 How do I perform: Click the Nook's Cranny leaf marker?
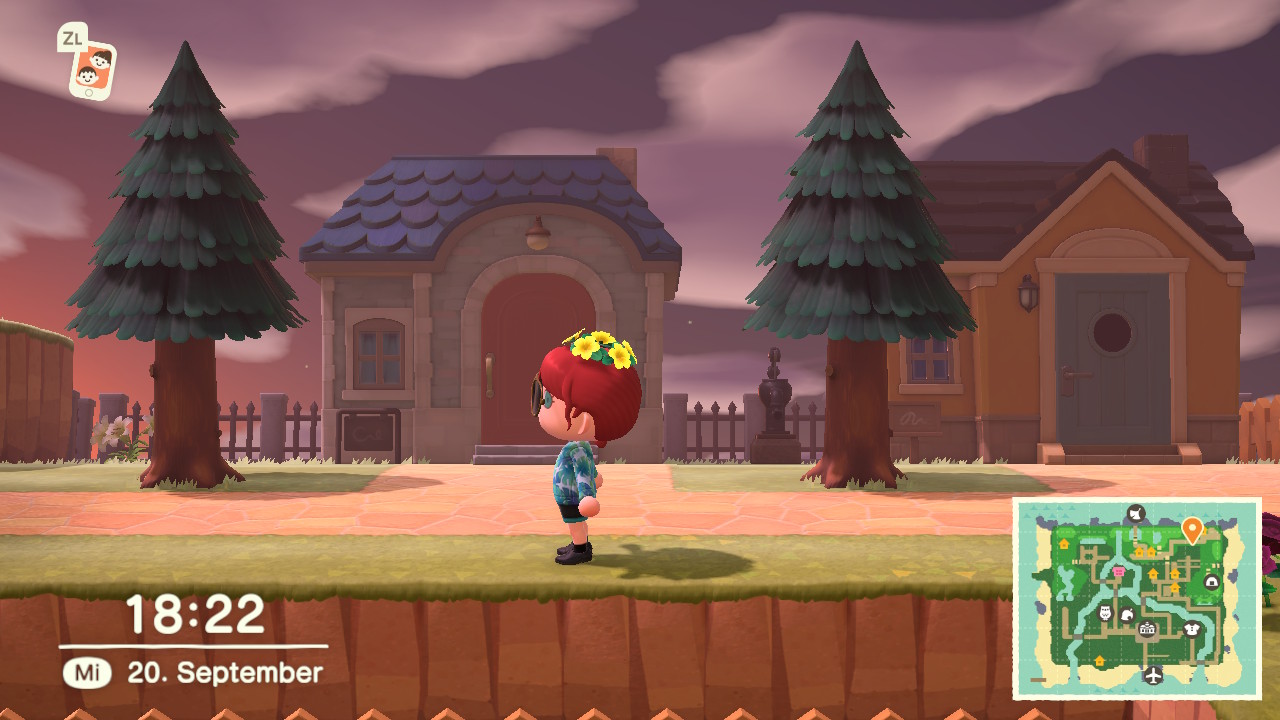1127,616
